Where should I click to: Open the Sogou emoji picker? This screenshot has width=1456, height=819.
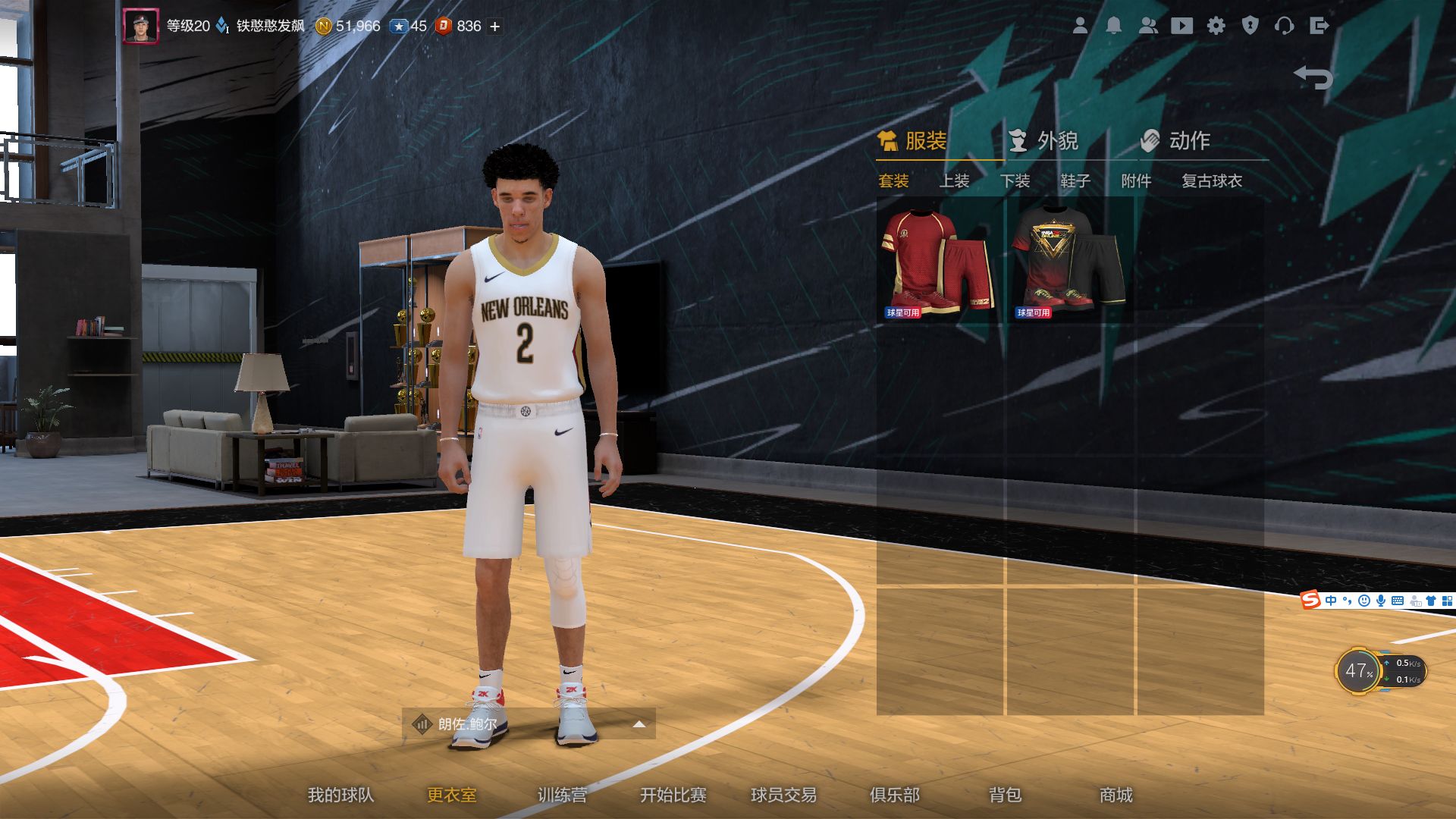pyautogui.click(x=1365, y=601)
